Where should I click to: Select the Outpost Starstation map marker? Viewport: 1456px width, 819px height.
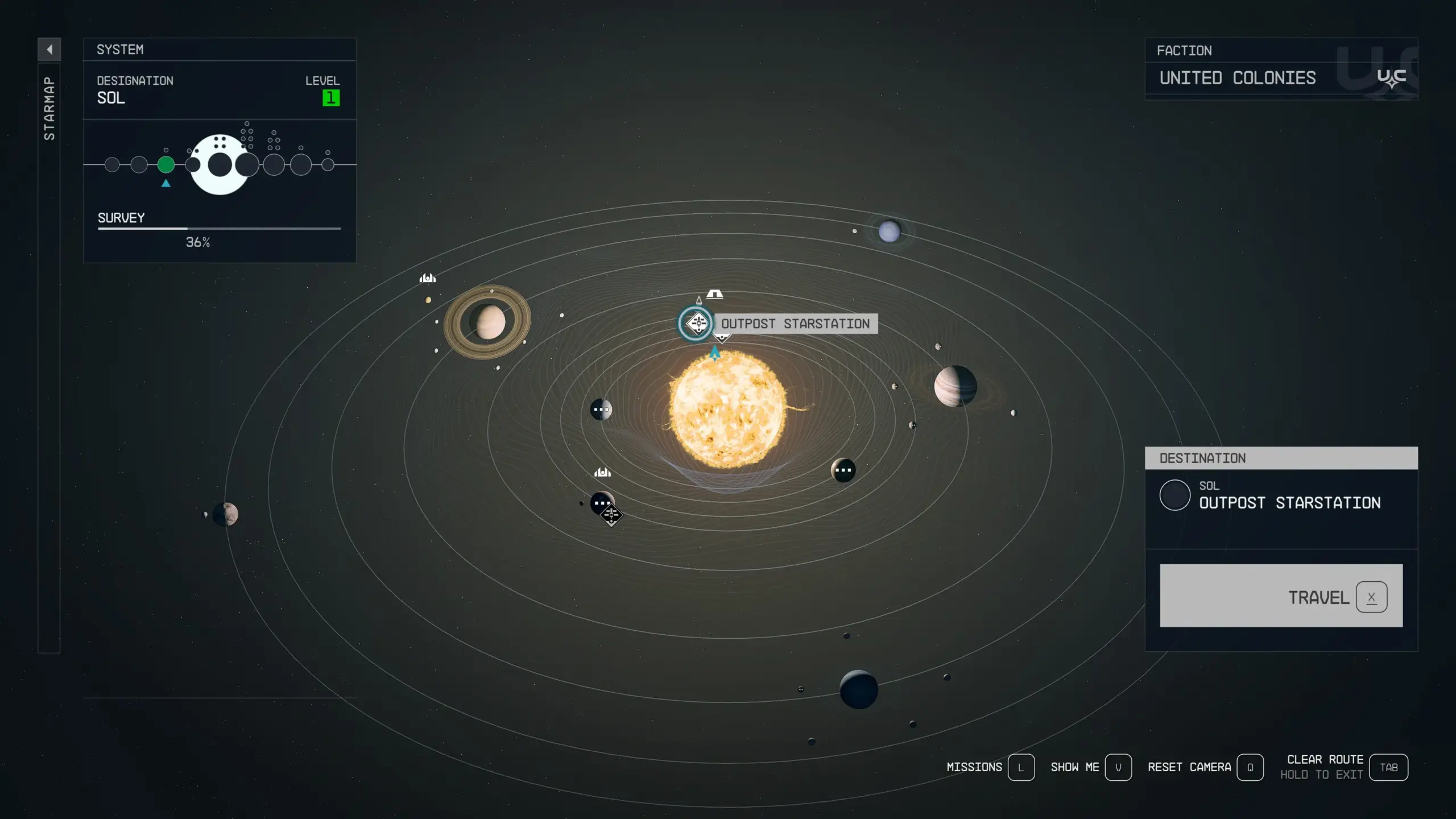coord(696,324)
